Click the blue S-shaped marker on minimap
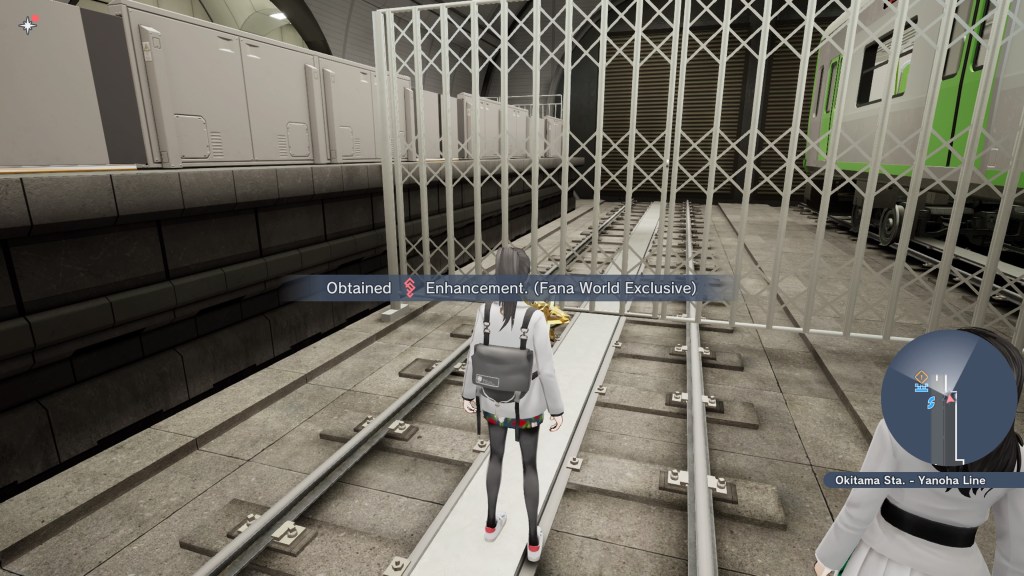 [930, 404]
